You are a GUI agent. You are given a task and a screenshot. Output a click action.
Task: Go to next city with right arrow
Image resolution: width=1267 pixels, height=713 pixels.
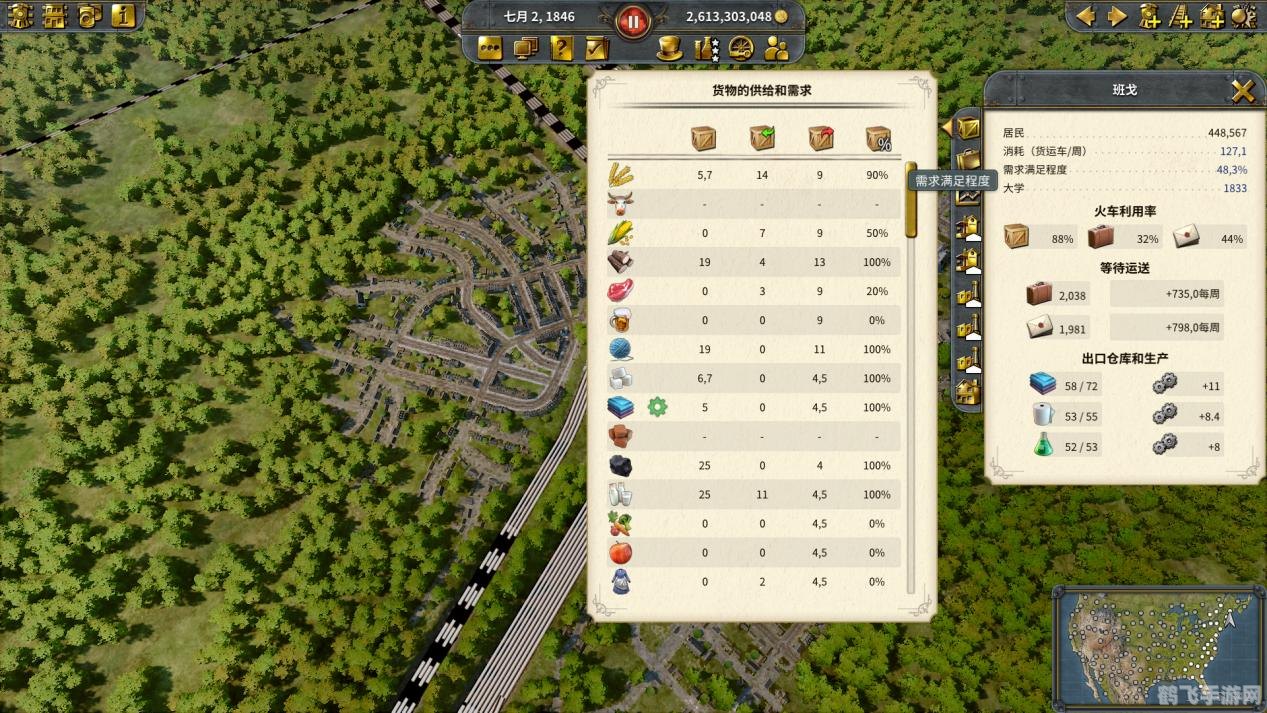tap(1117, 16)
